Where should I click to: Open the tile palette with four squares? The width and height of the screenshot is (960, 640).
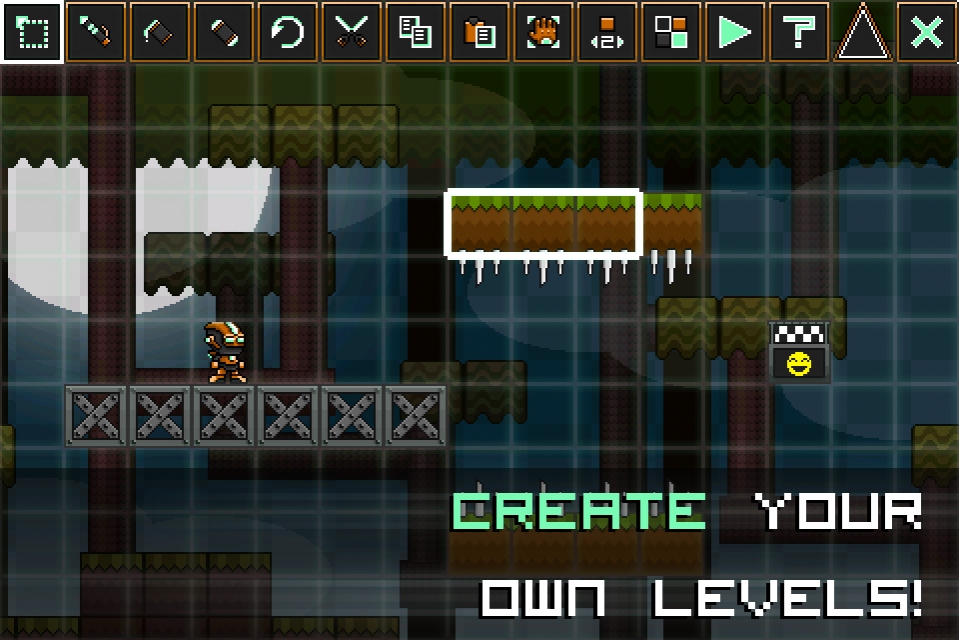(x=672, y=32)
